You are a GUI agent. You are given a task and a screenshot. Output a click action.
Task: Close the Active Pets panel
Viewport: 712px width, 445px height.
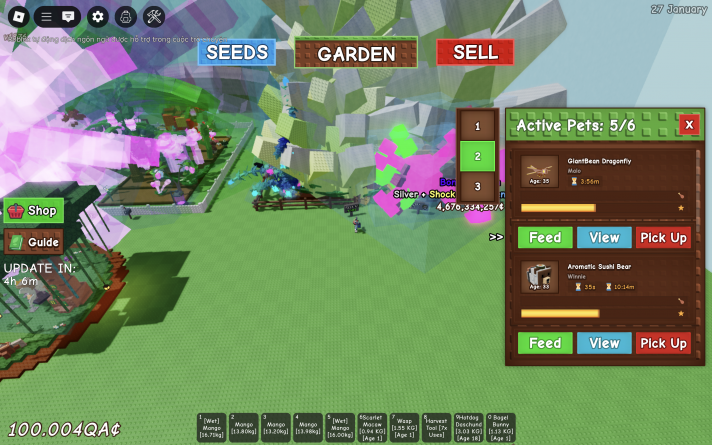(x=688, y=124)
